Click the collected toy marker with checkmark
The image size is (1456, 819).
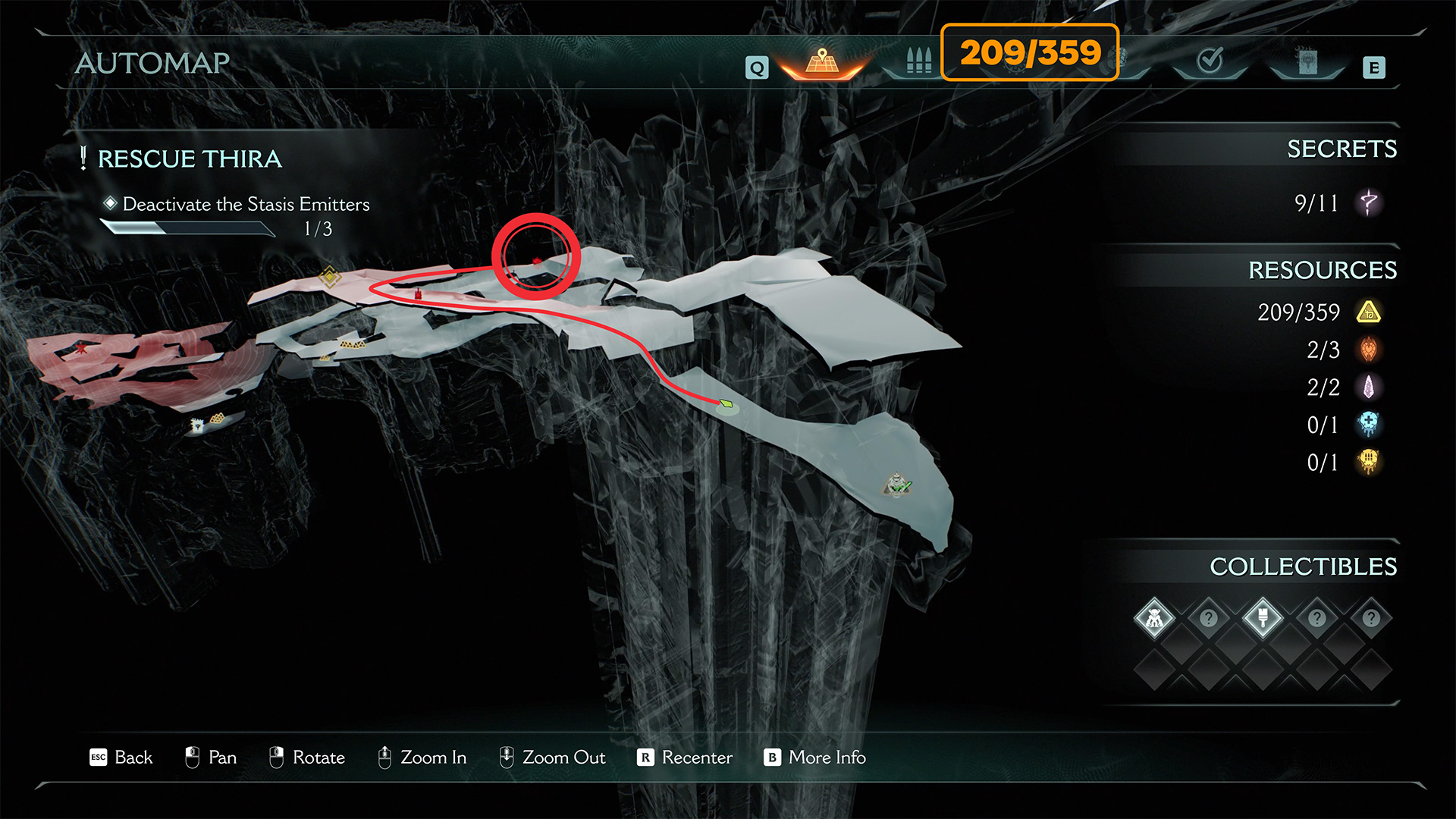898,485
